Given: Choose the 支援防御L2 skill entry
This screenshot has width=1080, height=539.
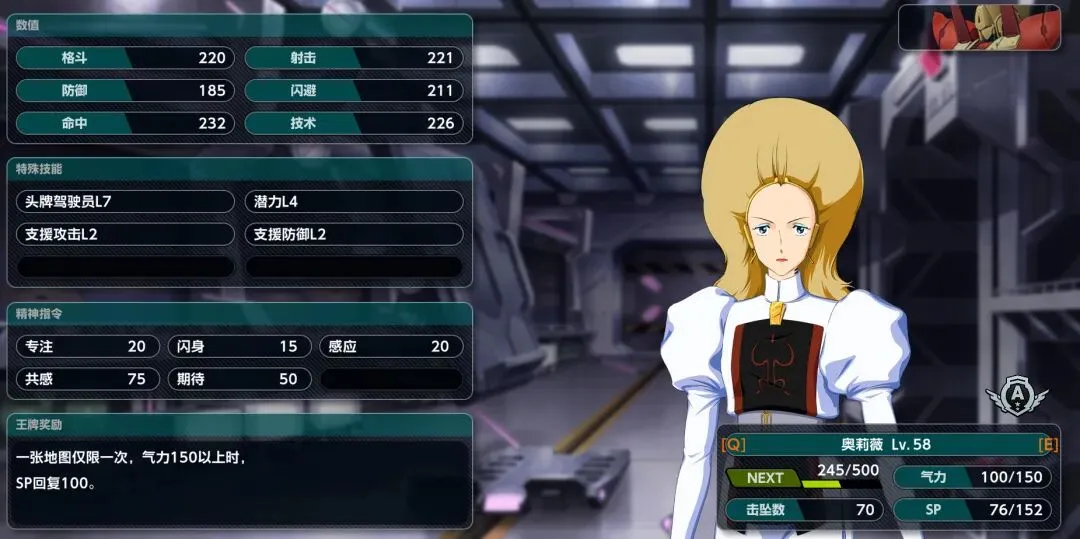Looking at the screenshot, I should click(354, 234).
